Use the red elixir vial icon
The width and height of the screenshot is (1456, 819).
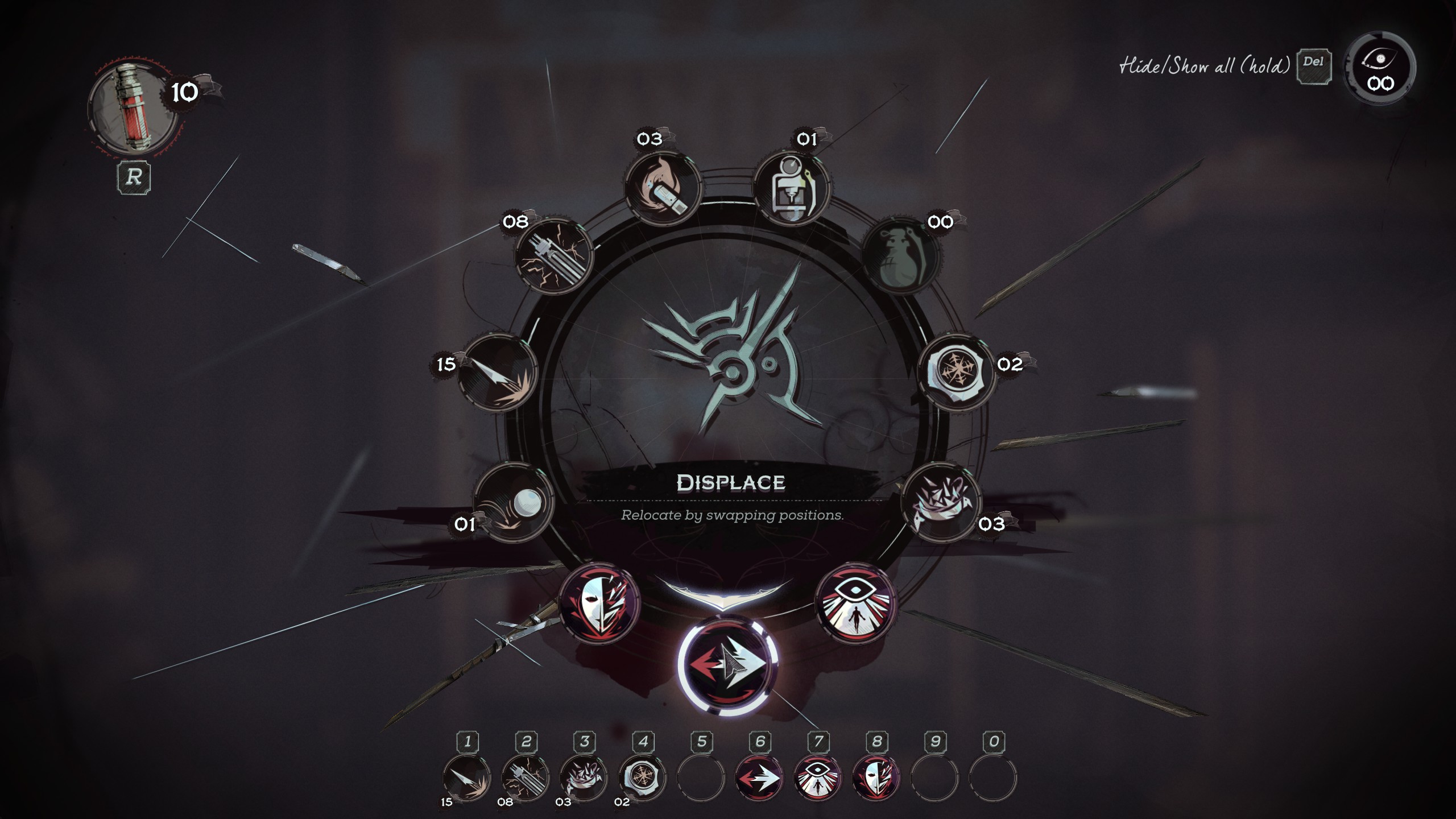pyautogui.click(x=134, y=108)
